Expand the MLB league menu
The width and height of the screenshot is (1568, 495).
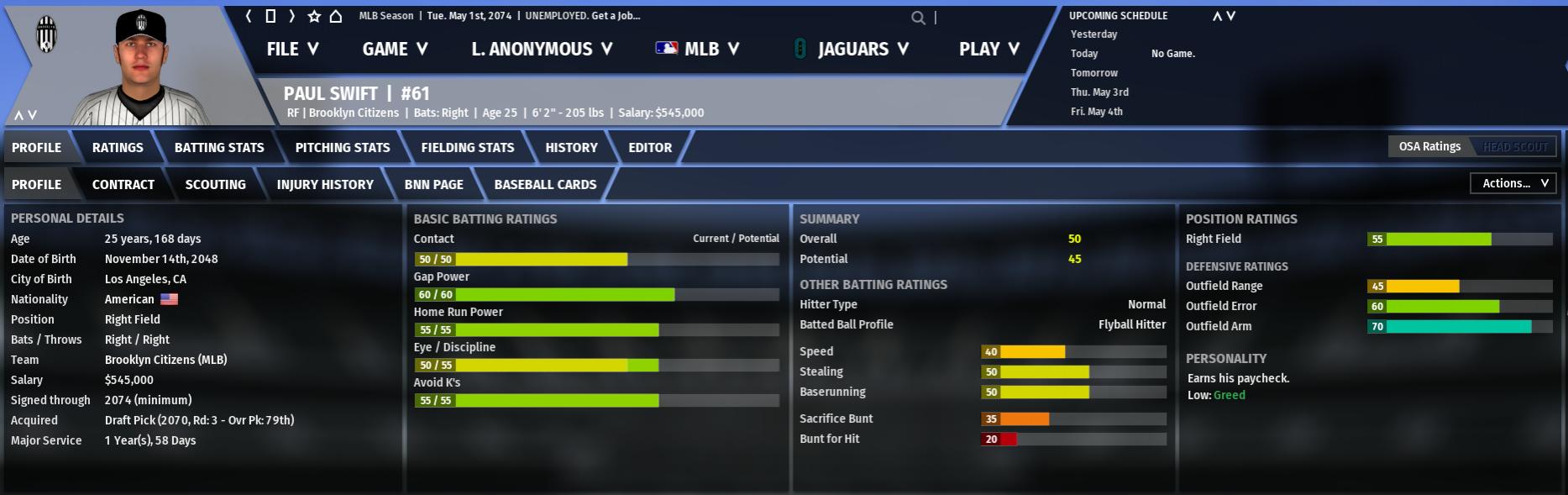pyautogui.click(x=698, y=49)
